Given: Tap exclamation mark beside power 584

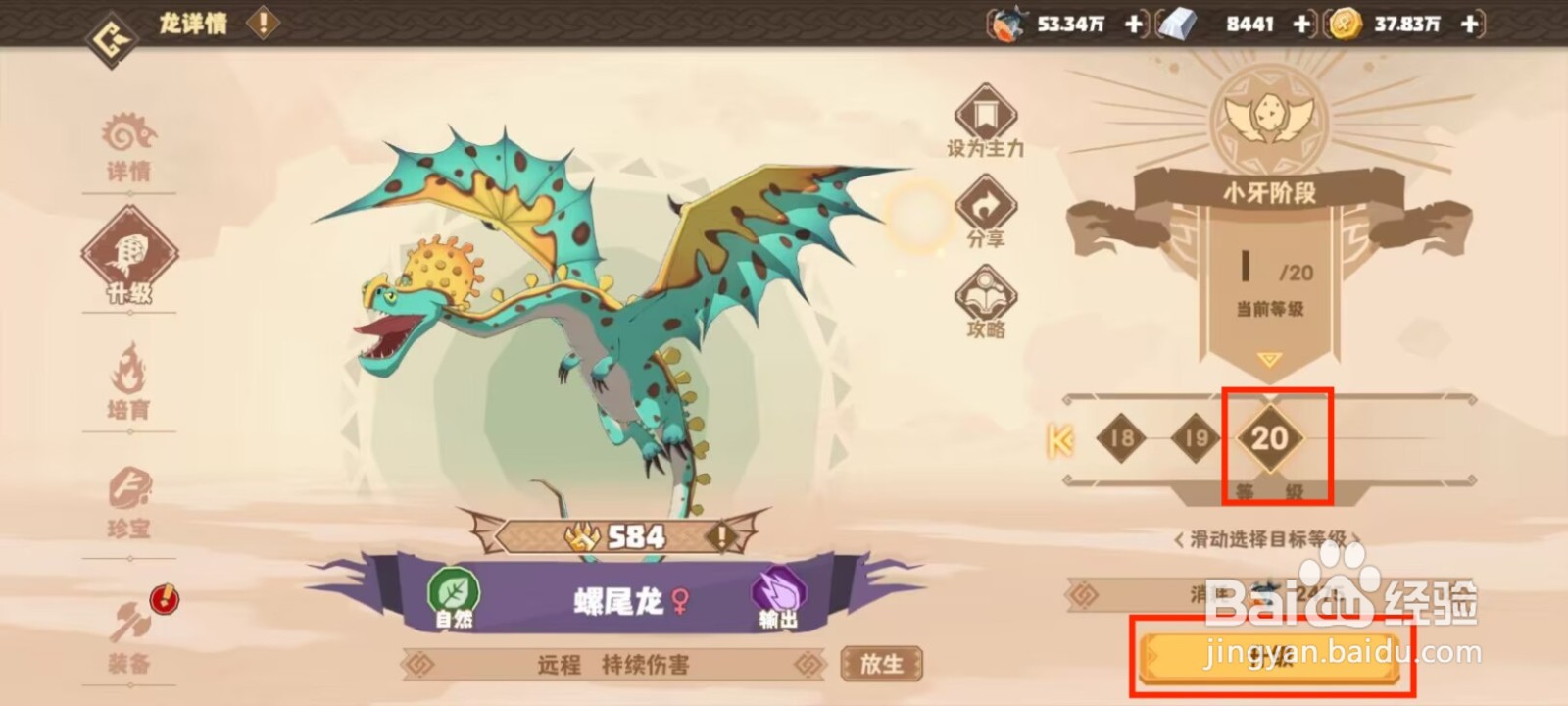Looking at the screenshot, I should (x=720, y=536).
